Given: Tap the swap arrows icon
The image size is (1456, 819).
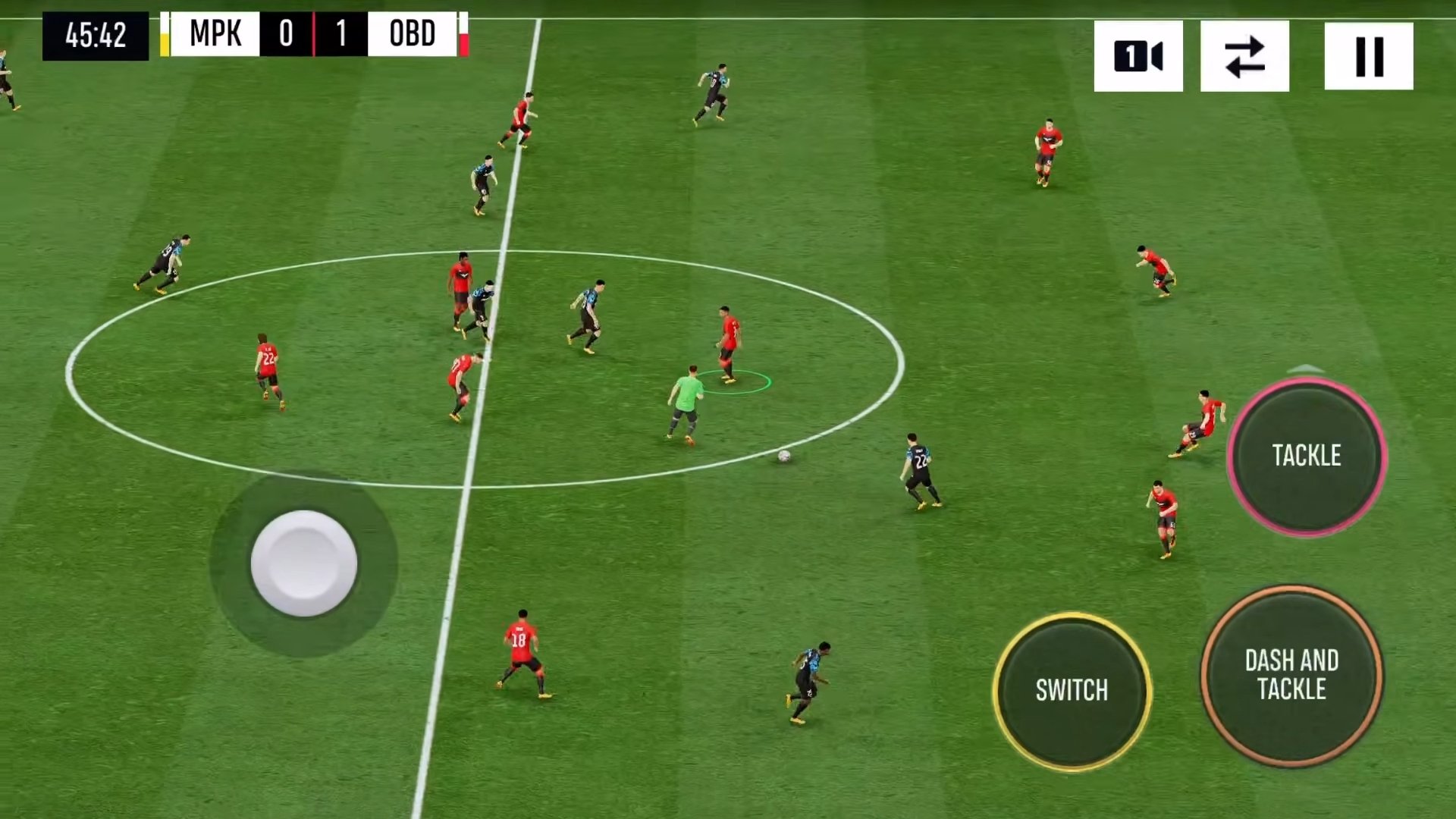Looking at the screenshot, I should tap(1244, 56).
